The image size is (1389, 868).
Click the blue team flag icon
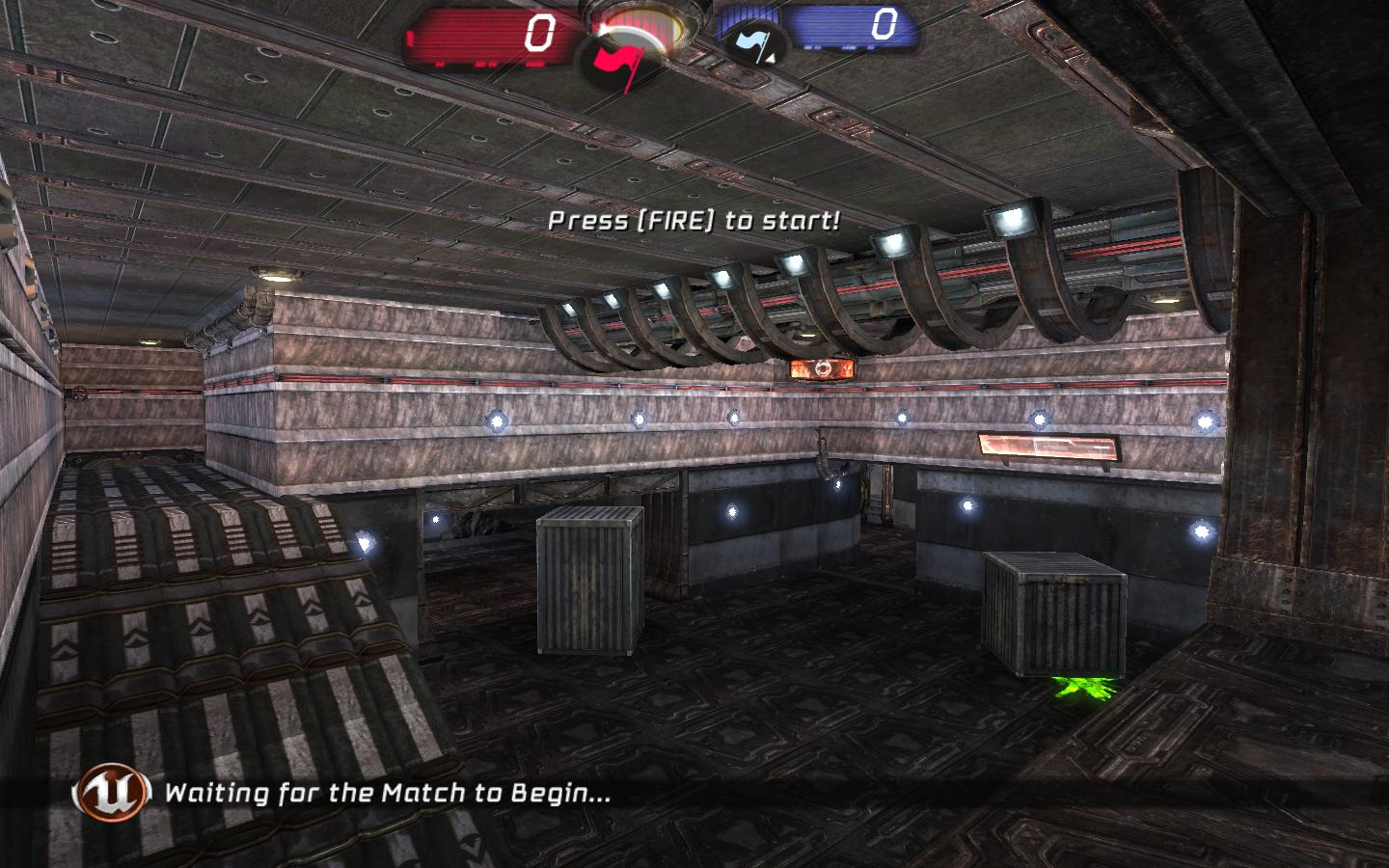coord(750,41)
